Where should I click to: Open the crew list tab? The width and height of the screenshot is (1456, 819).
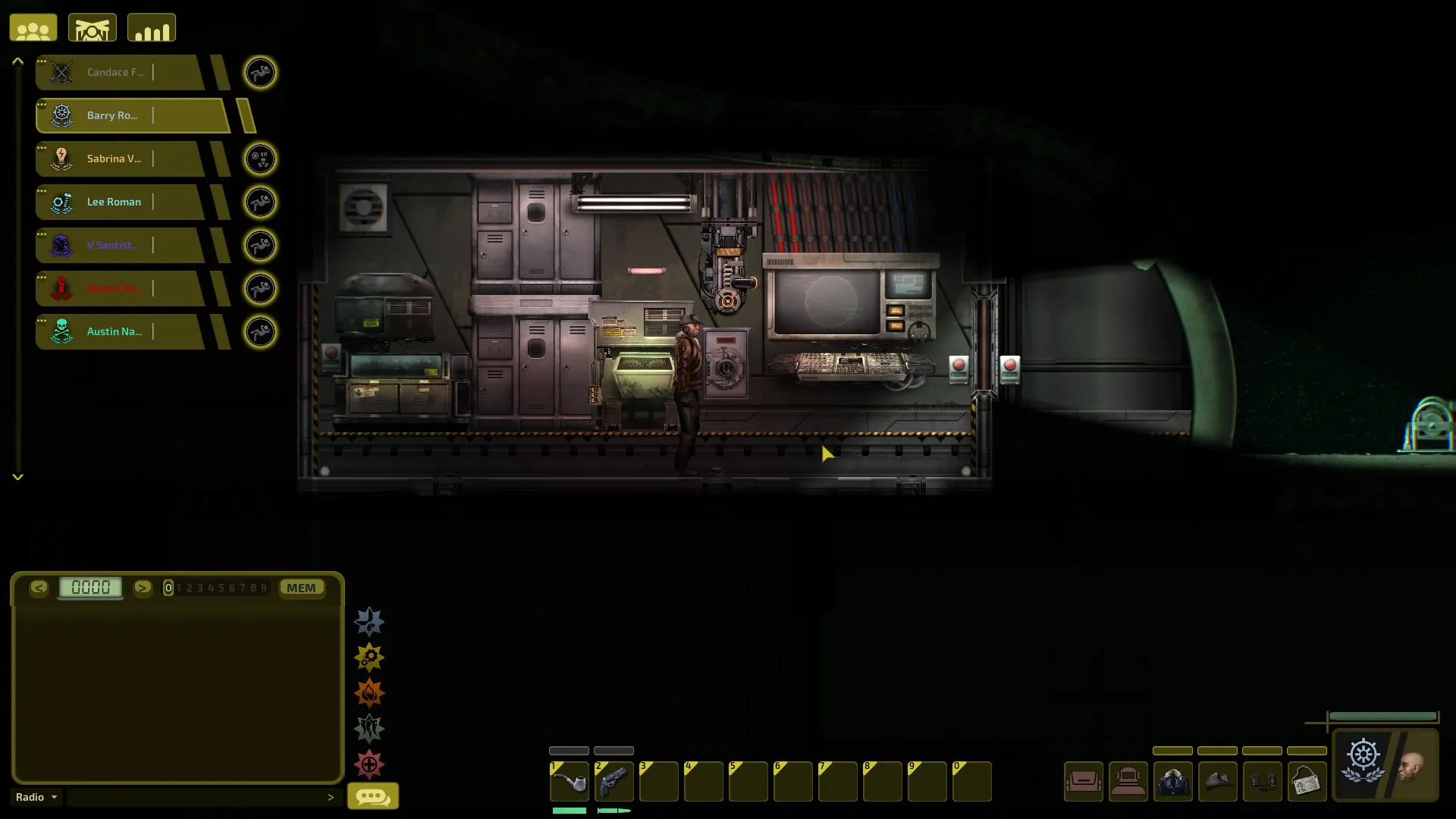coord(33,29)
